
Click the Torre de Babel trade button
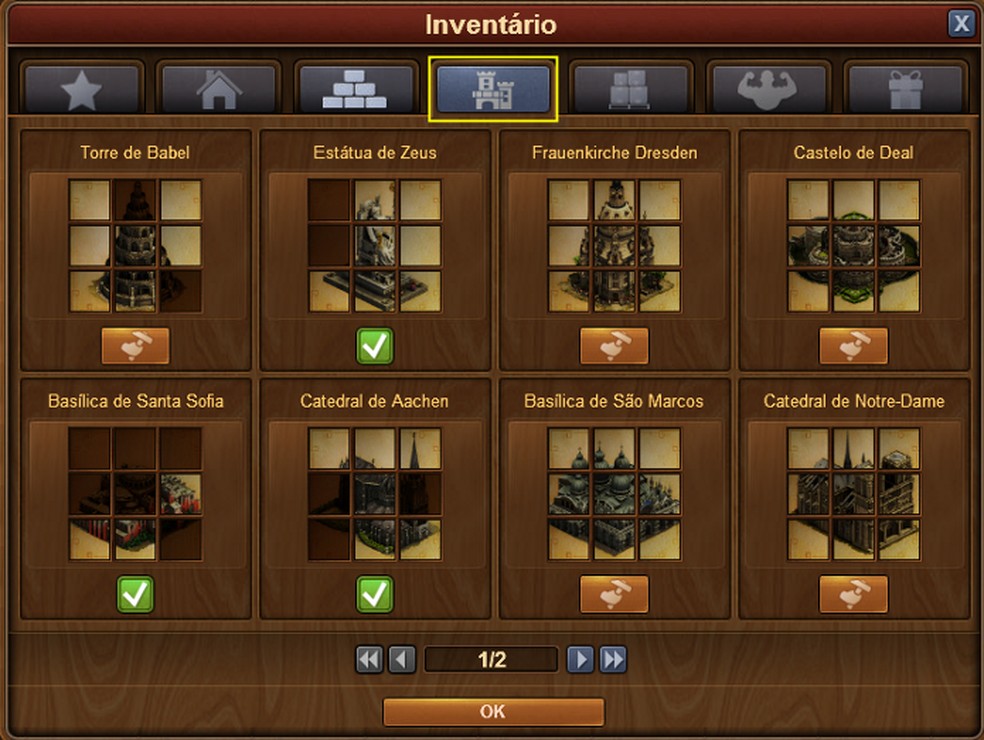click(x=135, y=346)
